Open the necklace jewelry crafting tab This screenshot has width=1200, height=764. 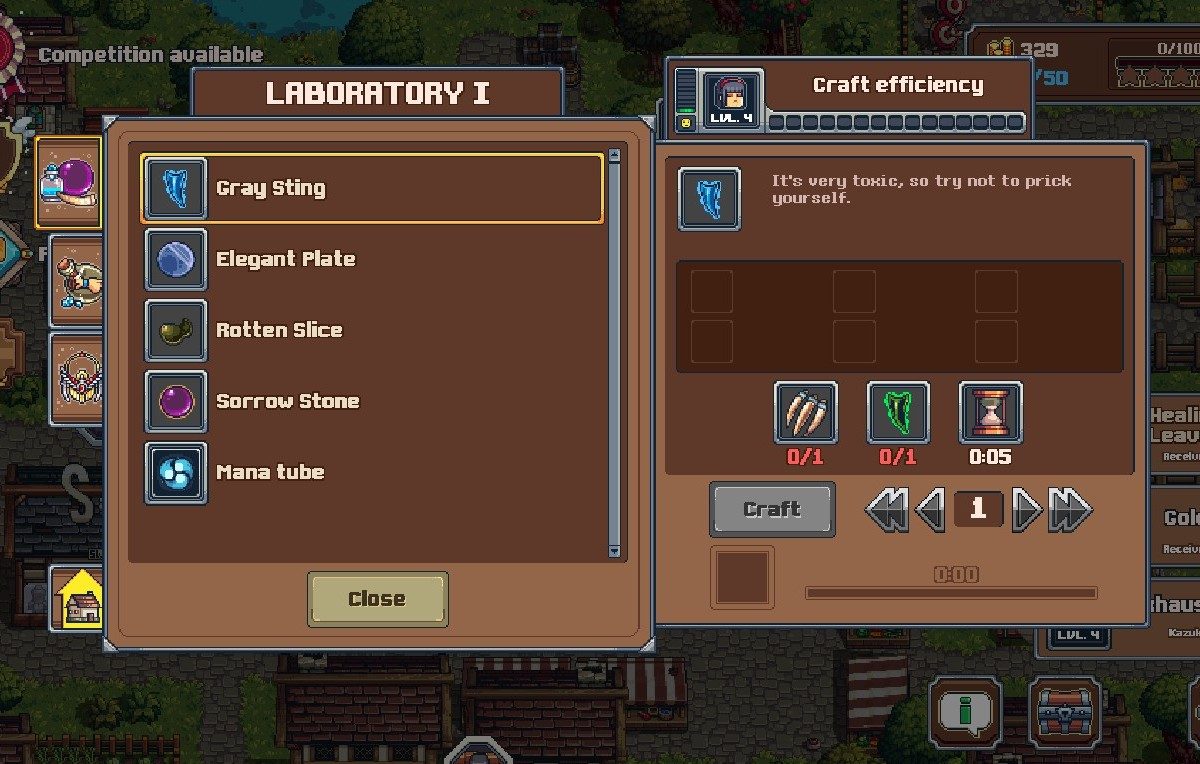(x=78, y=378)
